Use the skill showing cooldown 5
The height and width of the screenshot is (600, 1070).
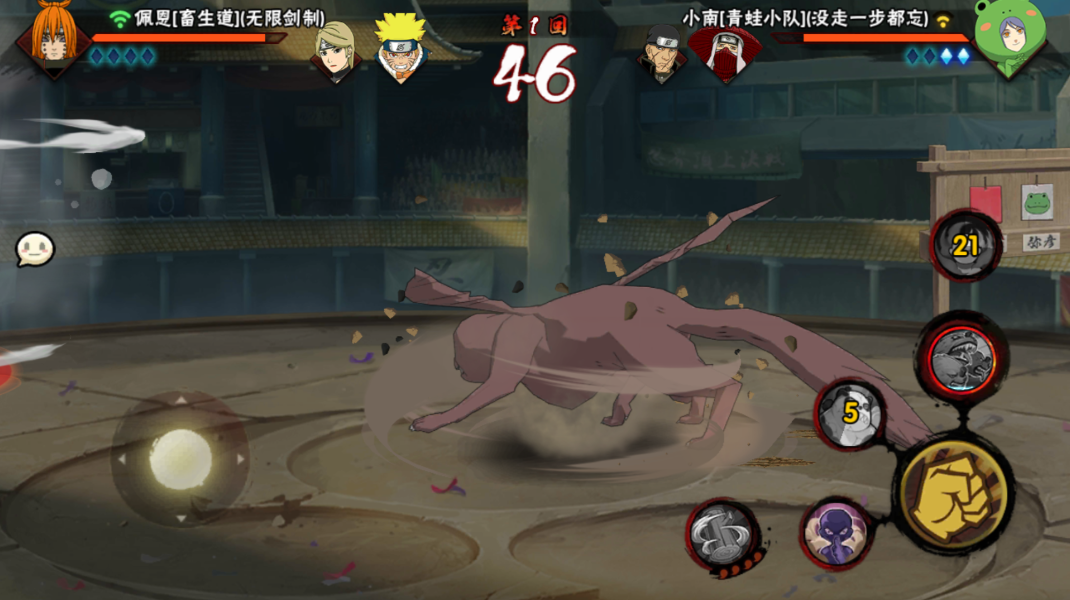coord(850,412)
